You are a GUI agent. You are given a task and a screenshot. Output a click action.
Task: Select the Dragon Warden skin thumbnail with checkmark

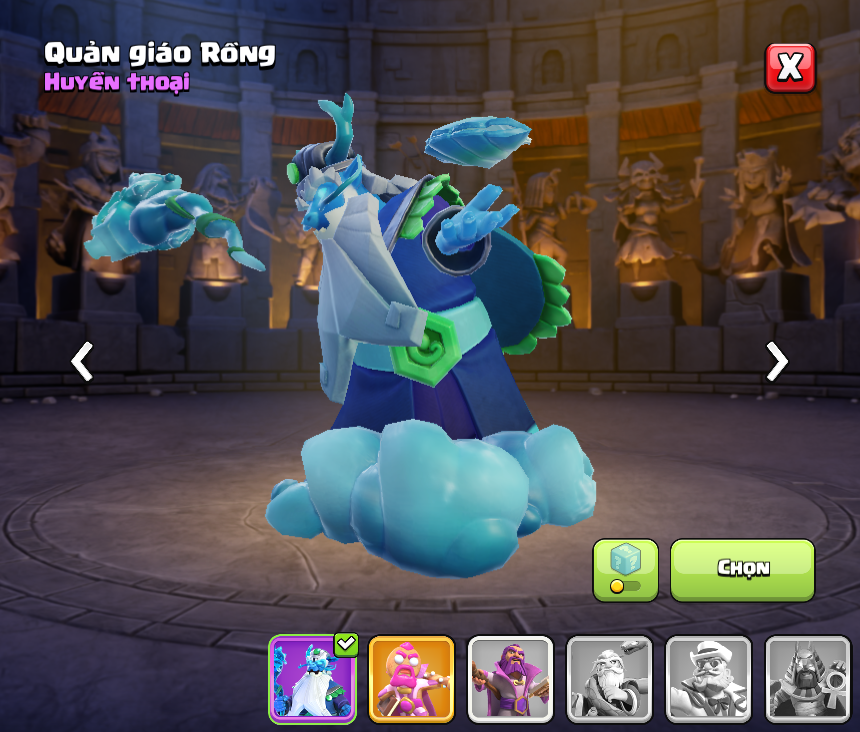pos(312,679)
